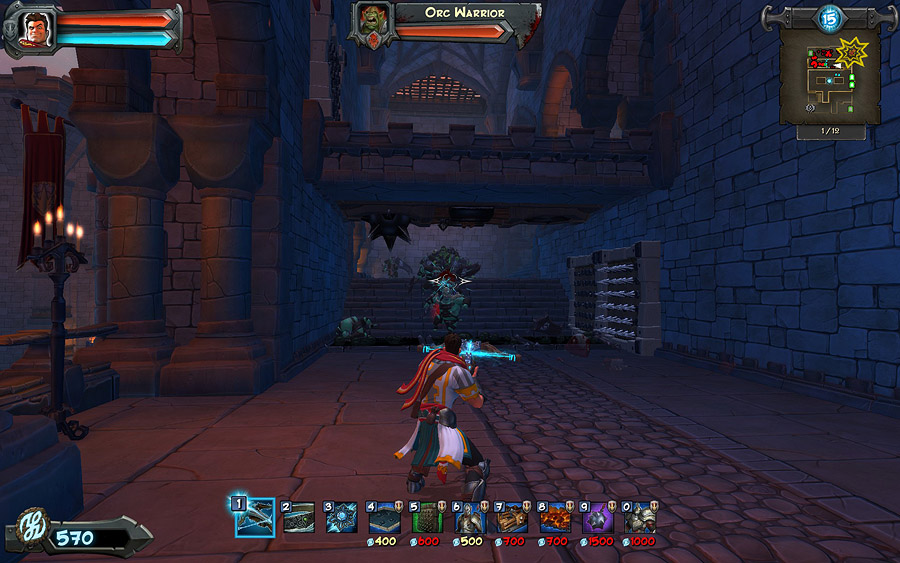The height and width of the screenshot is (563, 900).
Task: Equip the bladestaff weapon in slot 2
Action: tap(298, 517)
